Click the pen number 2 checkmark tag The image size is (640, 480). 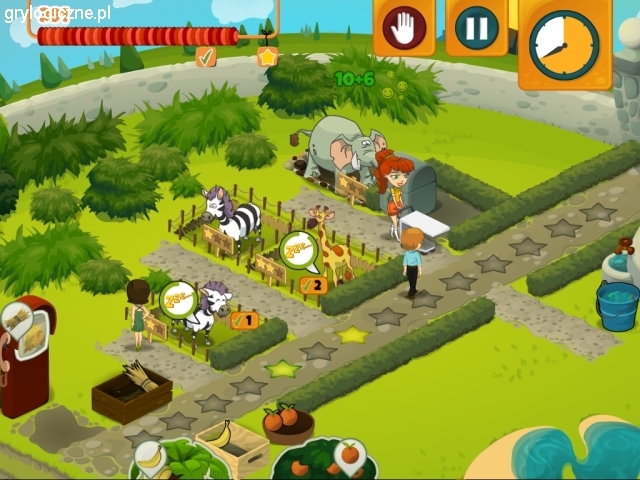[x=313, y=285]
